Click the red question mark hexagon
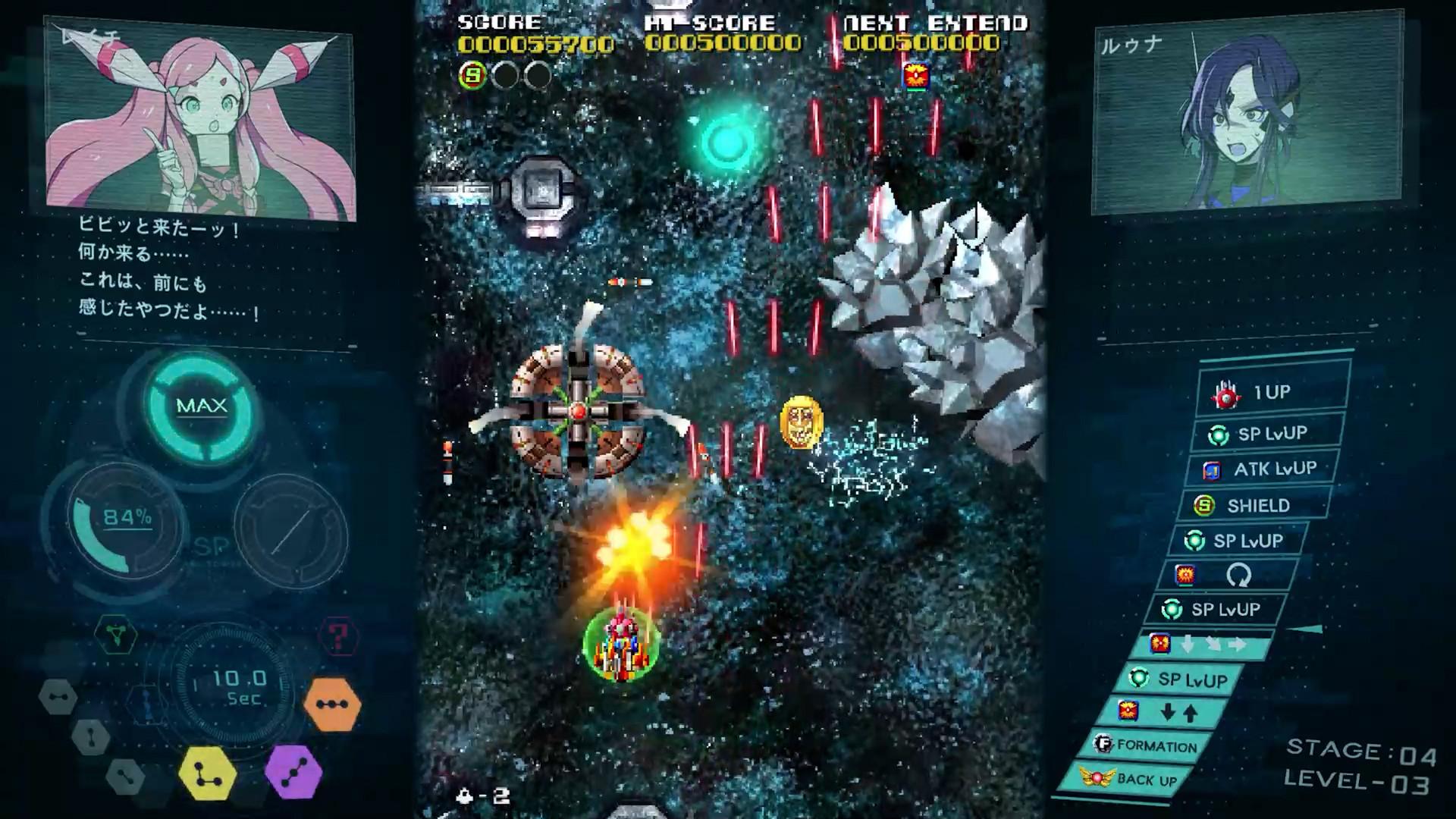 (x=338, y=636)
